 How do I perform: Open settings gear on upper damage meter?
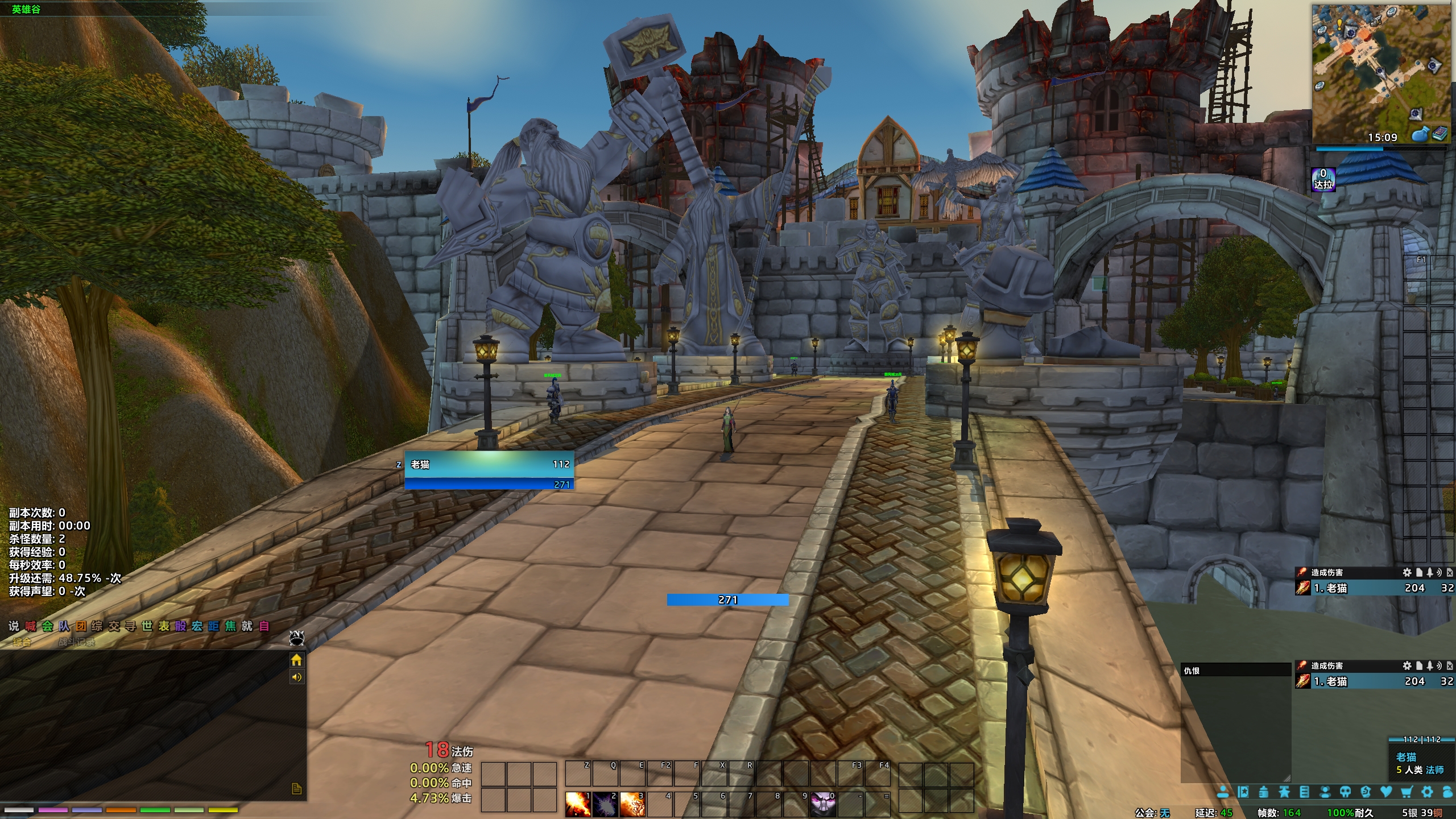pos(1407,572)
